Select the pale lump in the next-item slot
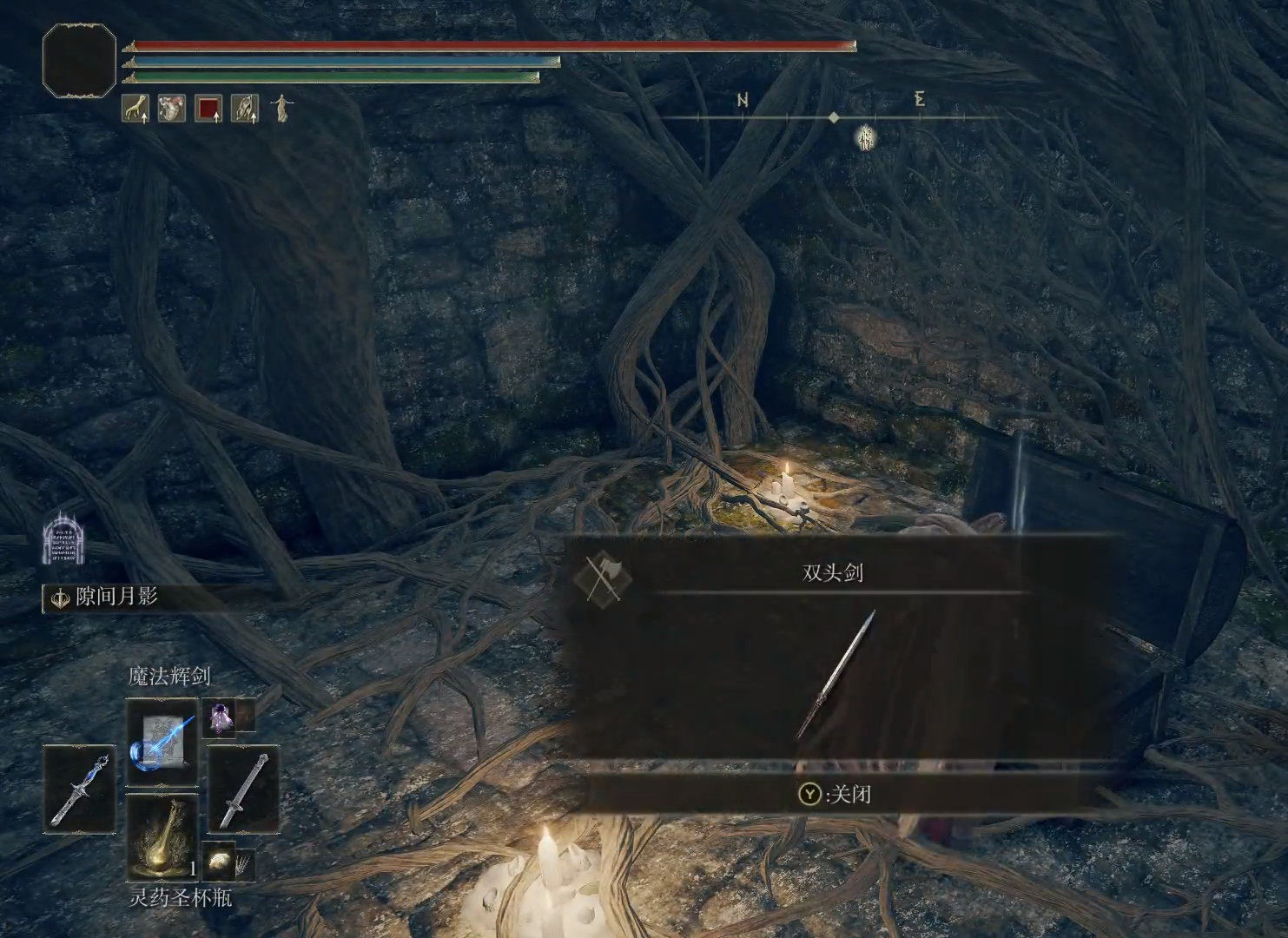Screen dimensions: 1288x938 pos(221,861)
